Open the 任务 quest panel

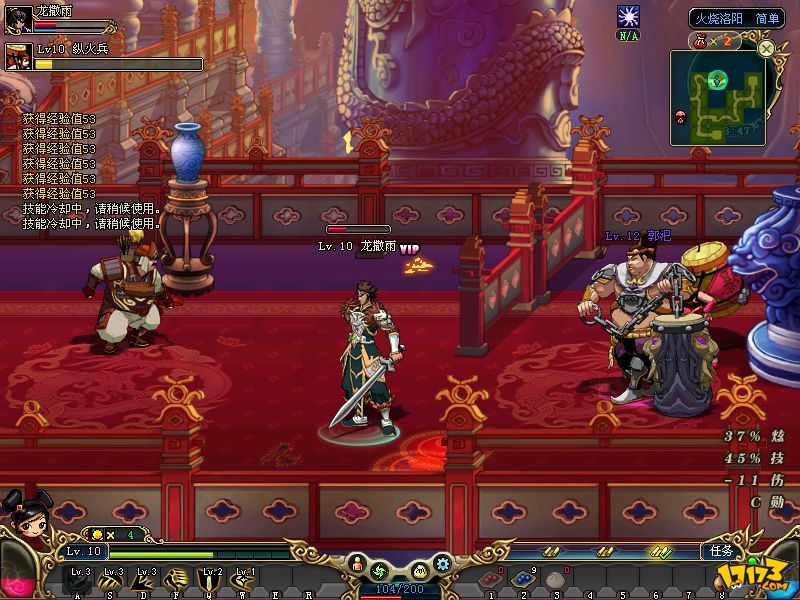721,551
